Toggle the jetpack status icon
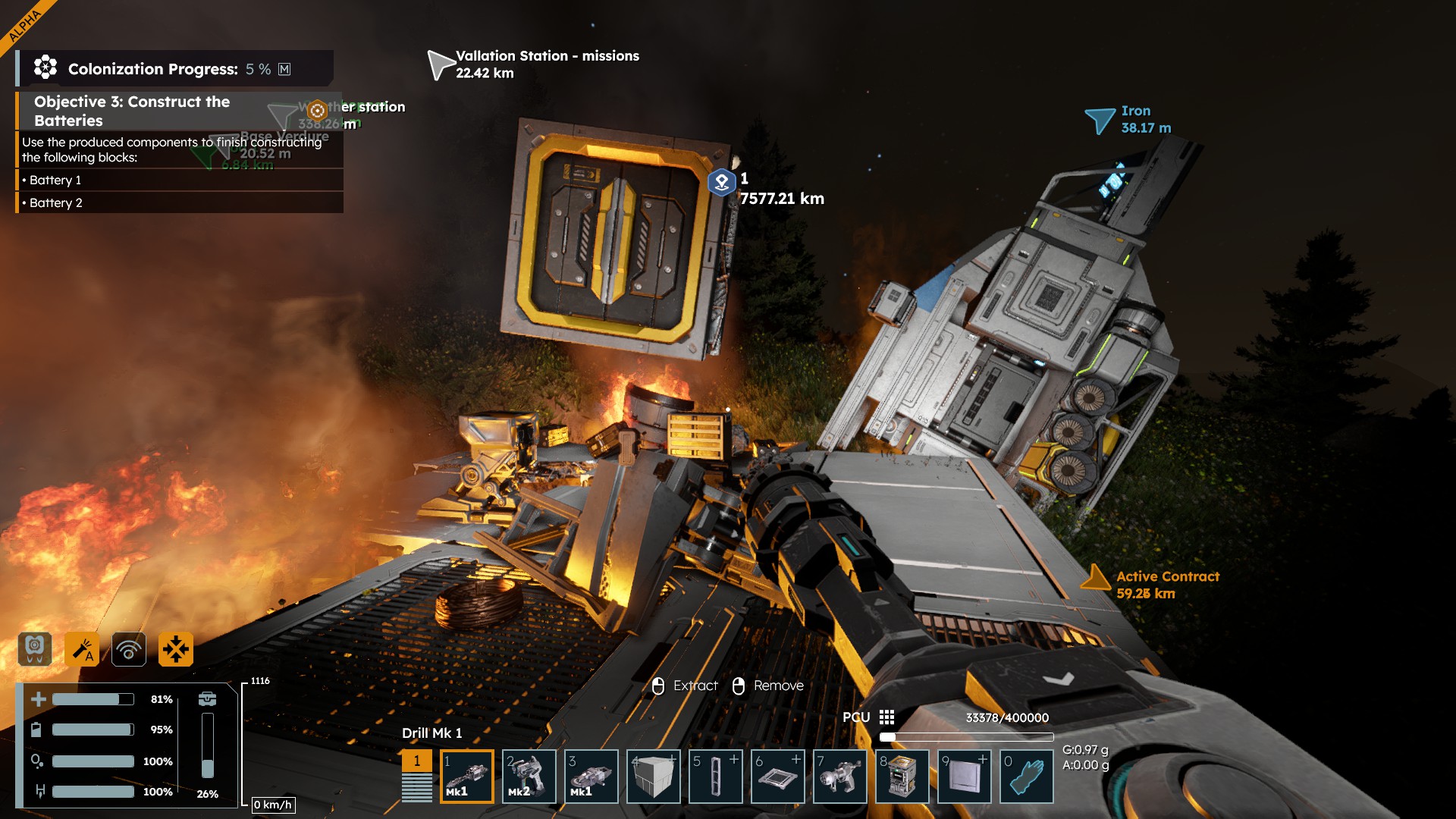1456x819 pixels. coord(35,649)
